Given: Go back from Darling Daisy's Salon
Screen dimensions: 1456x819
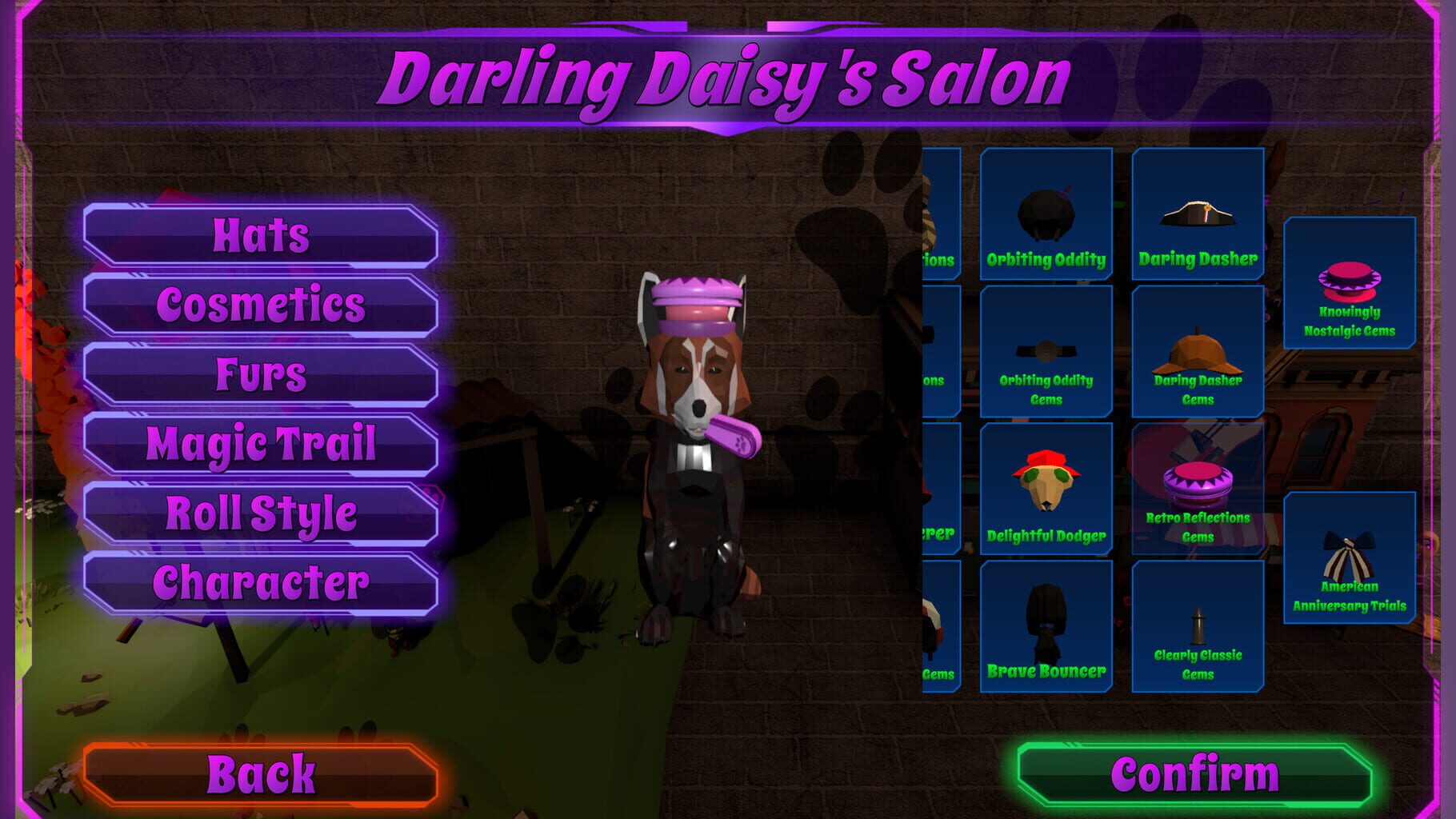Looking at the screenshot, I should [261, 772].
